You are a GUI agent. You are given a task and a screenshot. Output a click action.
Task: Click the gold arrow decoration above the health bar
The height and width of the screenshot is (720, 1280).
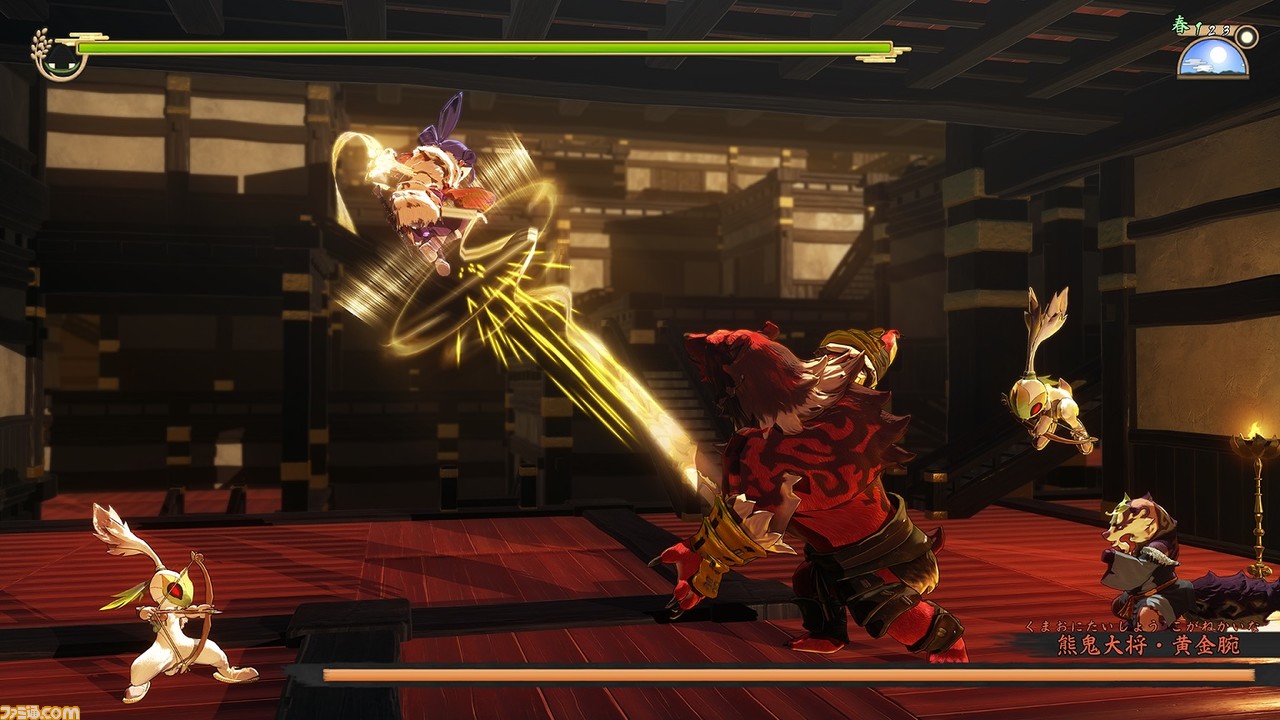[88, 37]
